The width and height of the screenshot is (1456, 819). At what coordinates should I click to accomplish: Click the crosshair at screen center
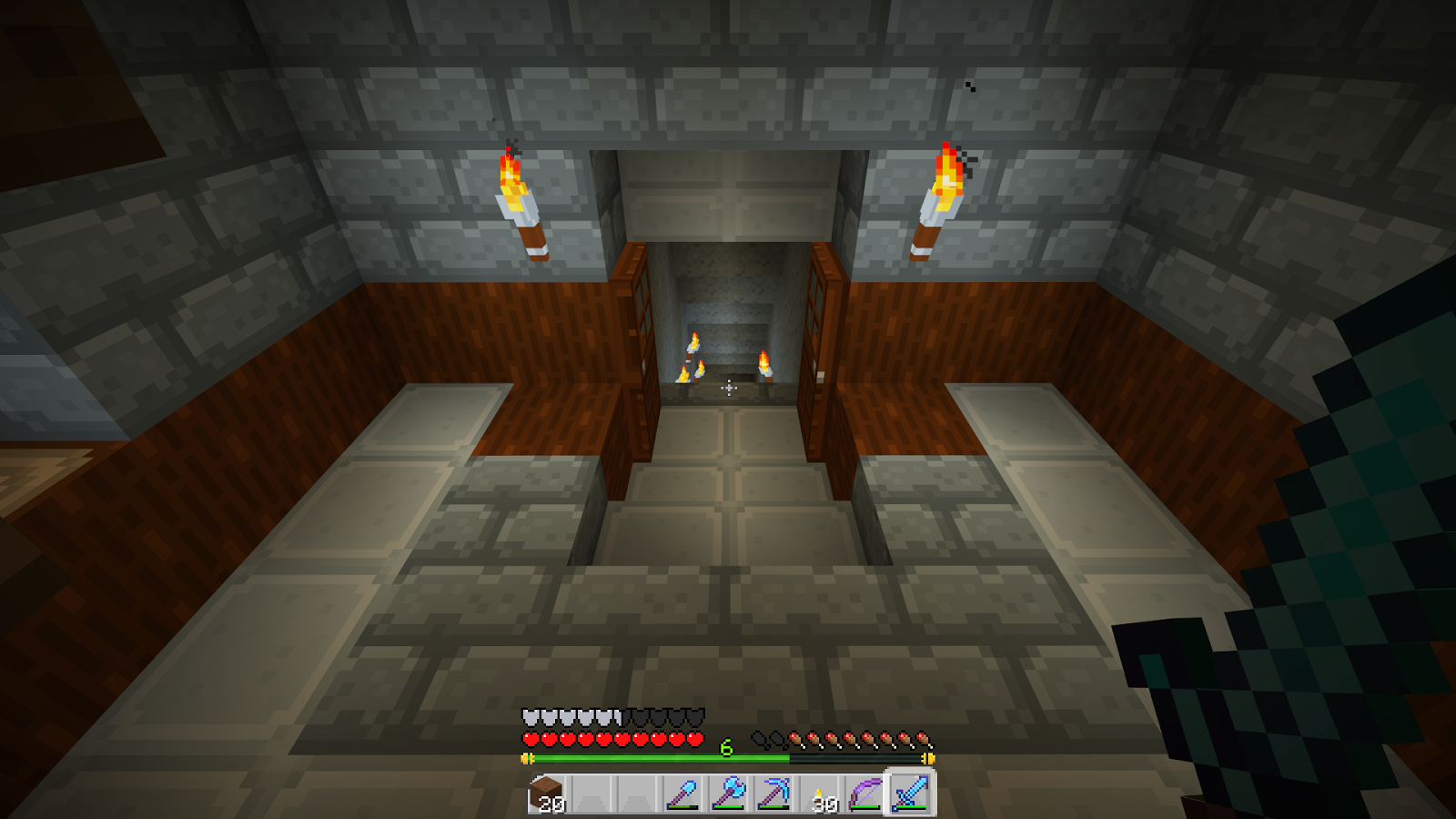(728, 389)
